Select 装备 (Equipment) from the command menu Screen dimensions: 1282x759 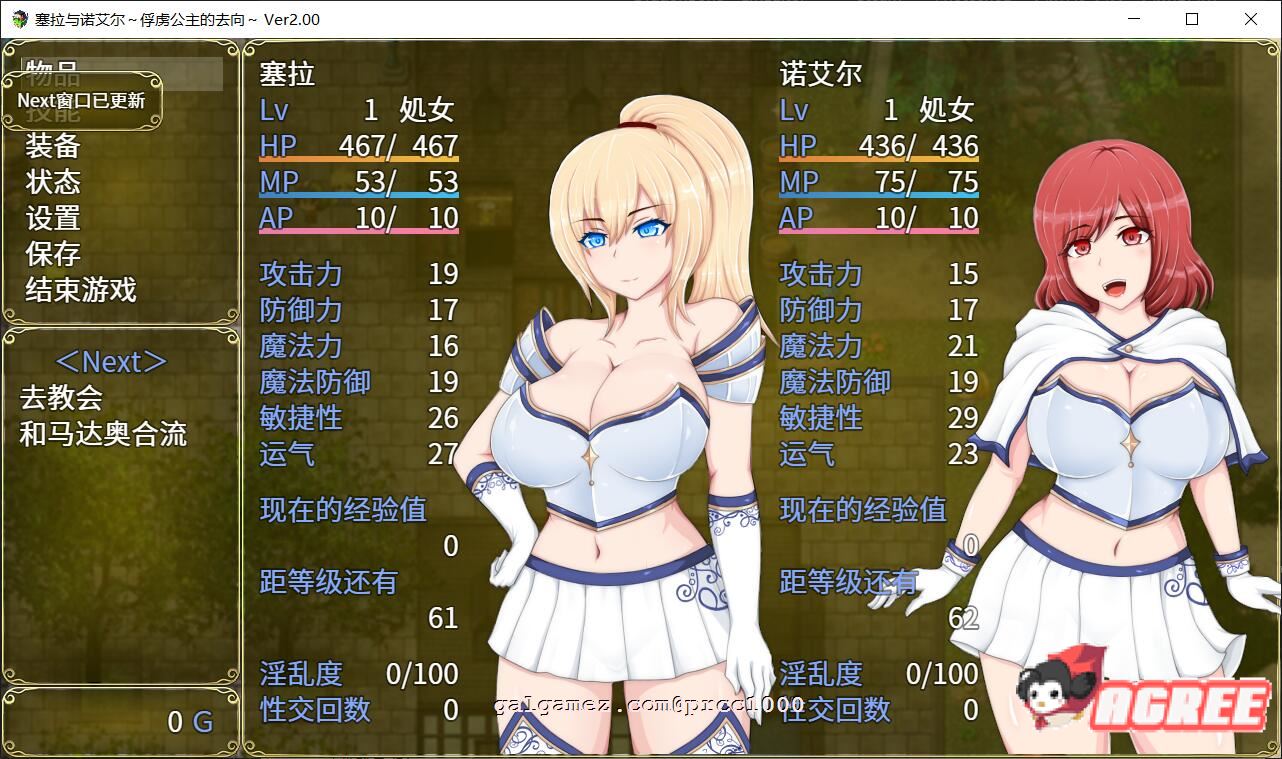point(53,146)
